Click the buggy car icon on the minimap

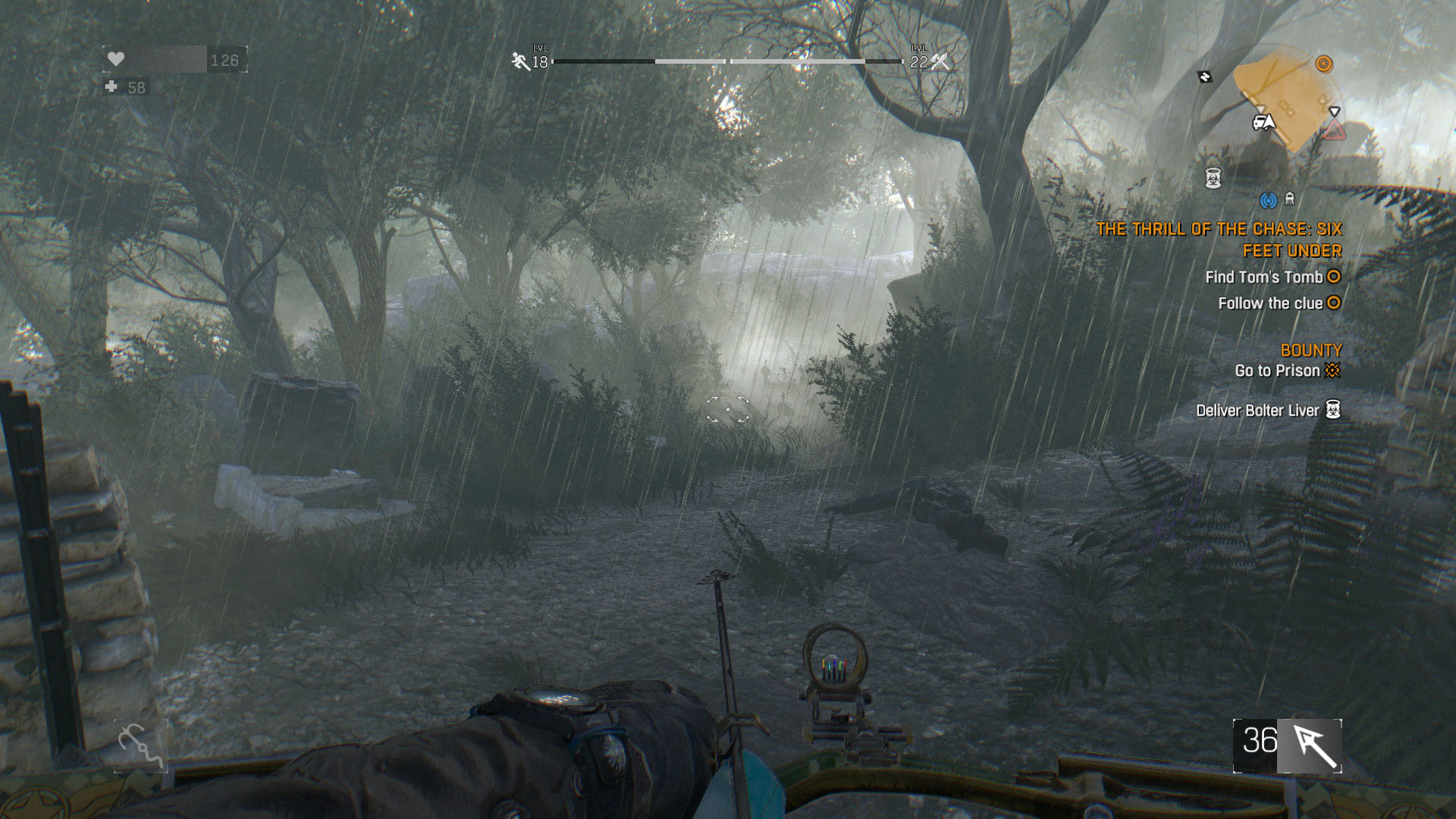tap(1263, 122)
